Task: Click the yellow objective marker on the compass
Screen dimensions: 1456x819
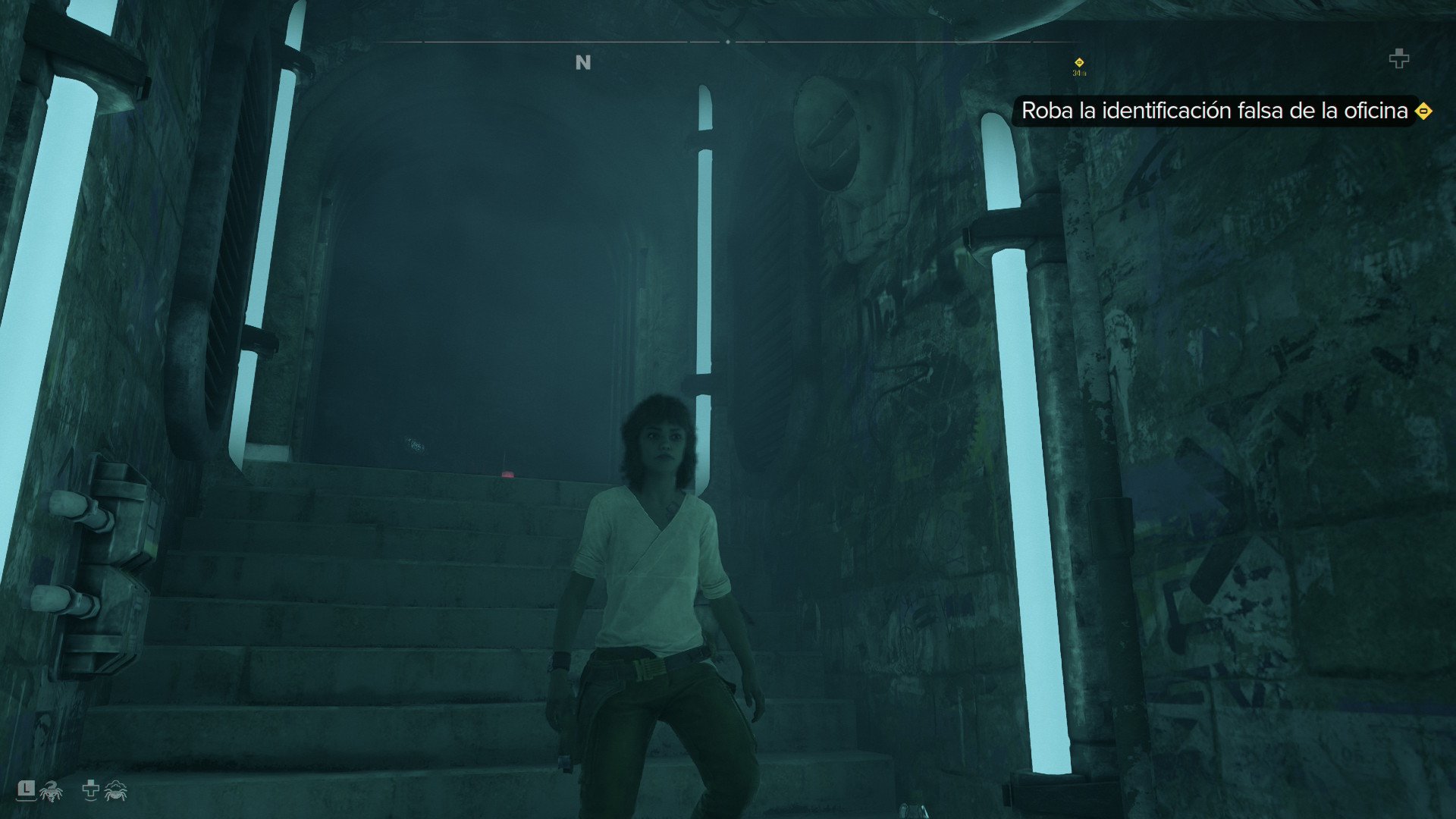Action: tap(1079, 62)
